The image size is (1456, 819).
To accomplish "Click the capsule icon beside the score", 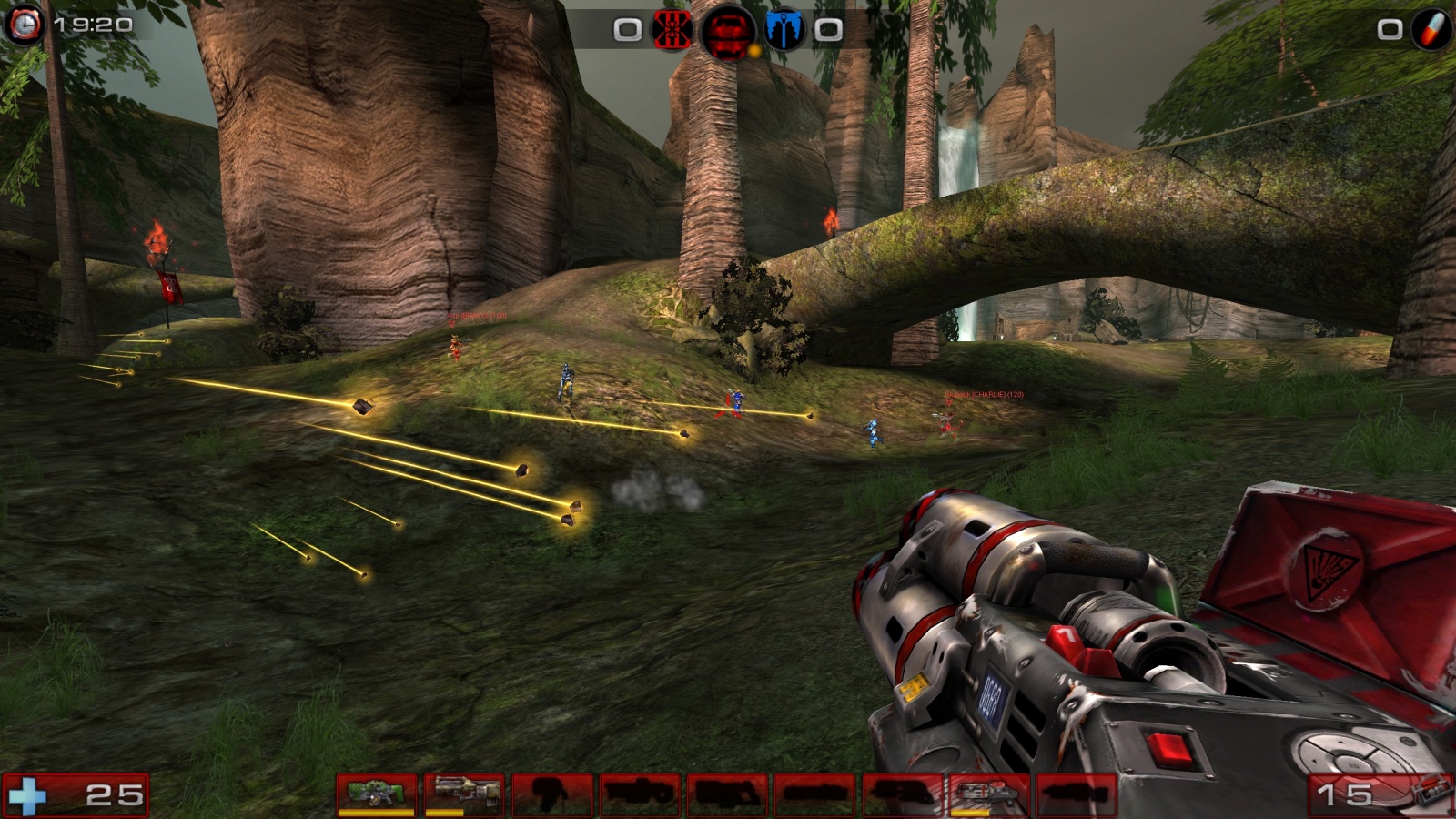I will [x=1432, y=30].
